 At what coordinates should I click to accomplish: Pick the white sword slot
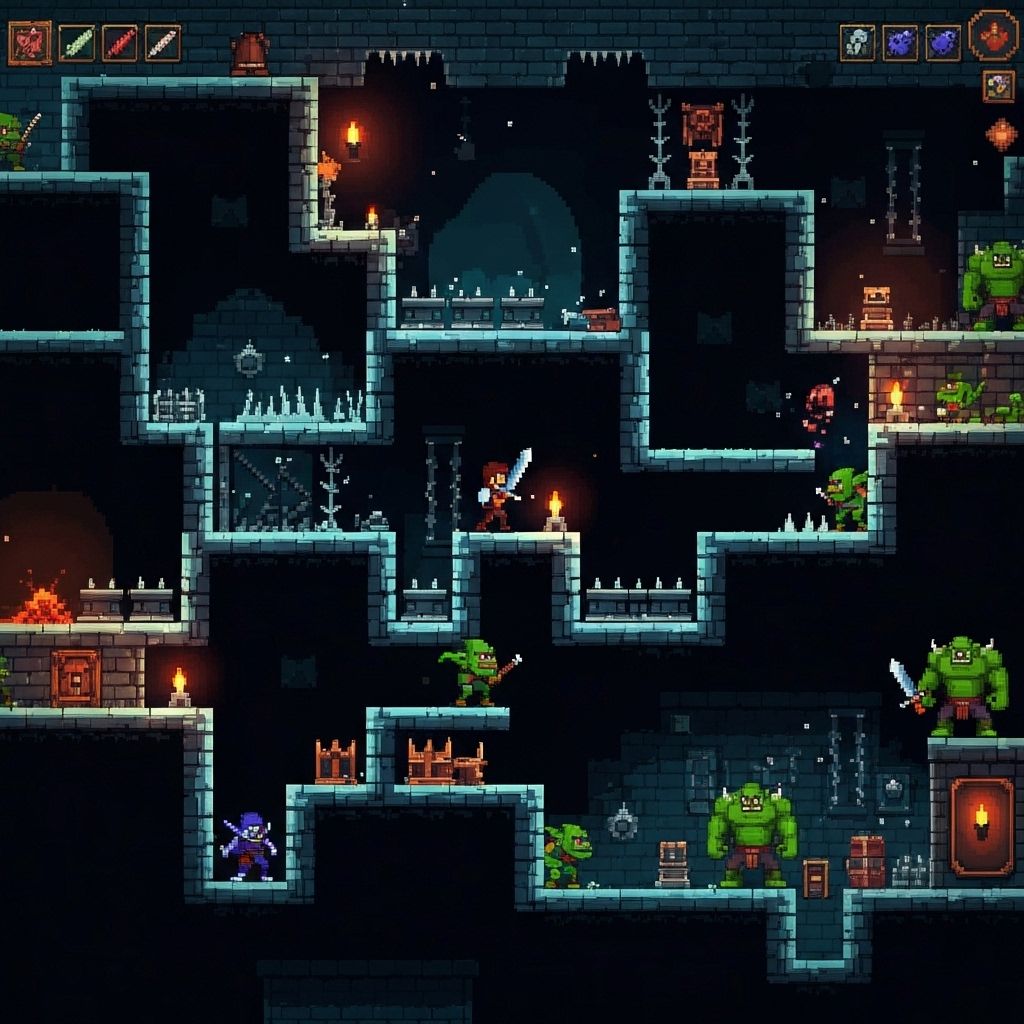tap(162, 43)
